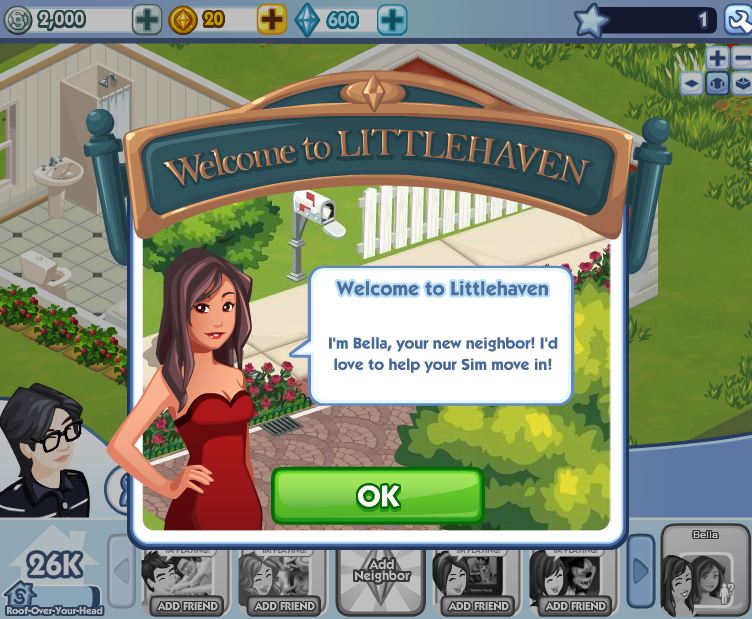The width and height of the screenshot is (752, 619).
Task: Show previous friends with the left arrow
Action: click(121, 572)
